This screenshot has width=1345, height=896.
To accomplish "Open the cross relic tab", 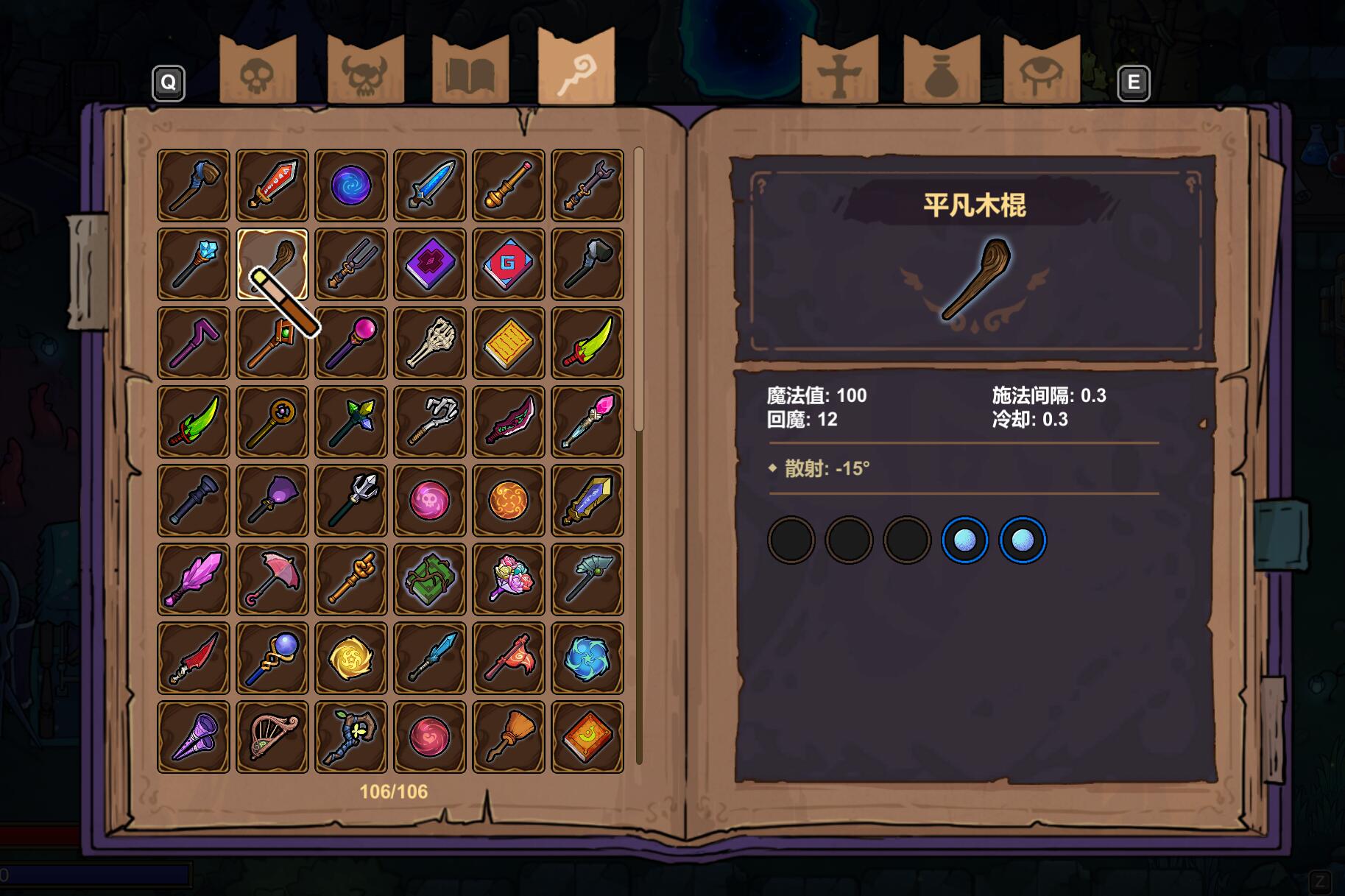I will click(839, 71).
